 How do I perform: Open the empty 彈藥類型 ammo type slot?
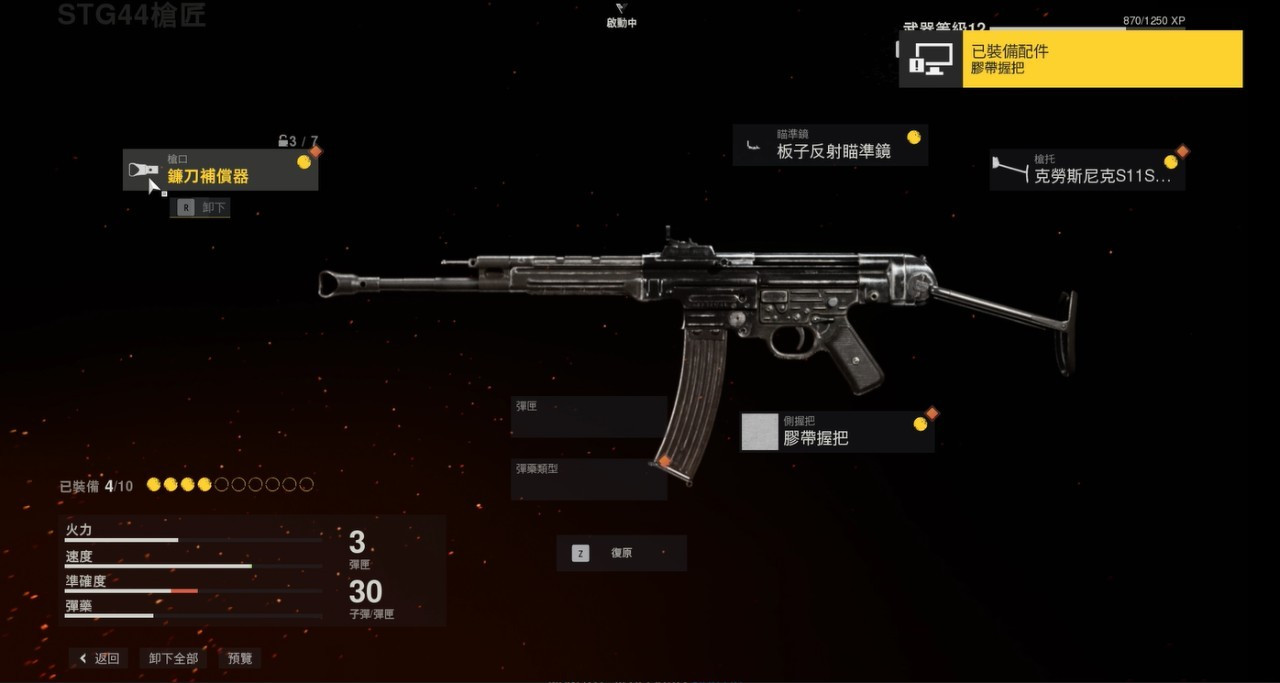click(x=588, y=479)
